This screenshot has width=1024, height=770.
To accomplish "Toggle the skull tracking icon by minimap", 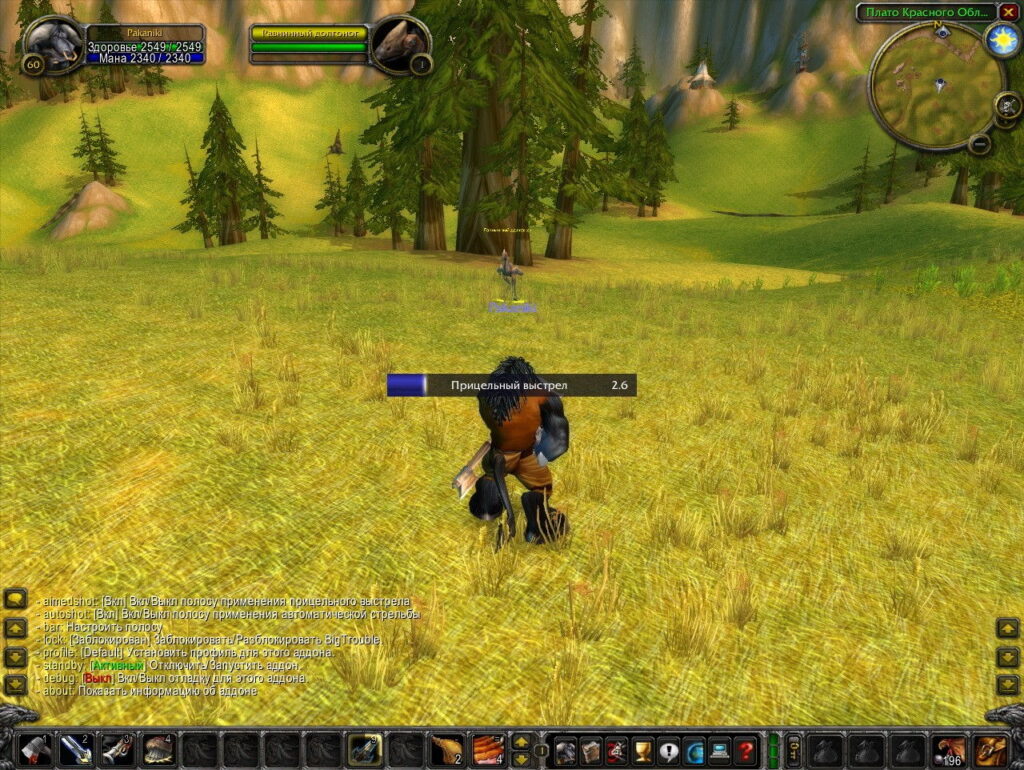I will tap(1007, 104).
